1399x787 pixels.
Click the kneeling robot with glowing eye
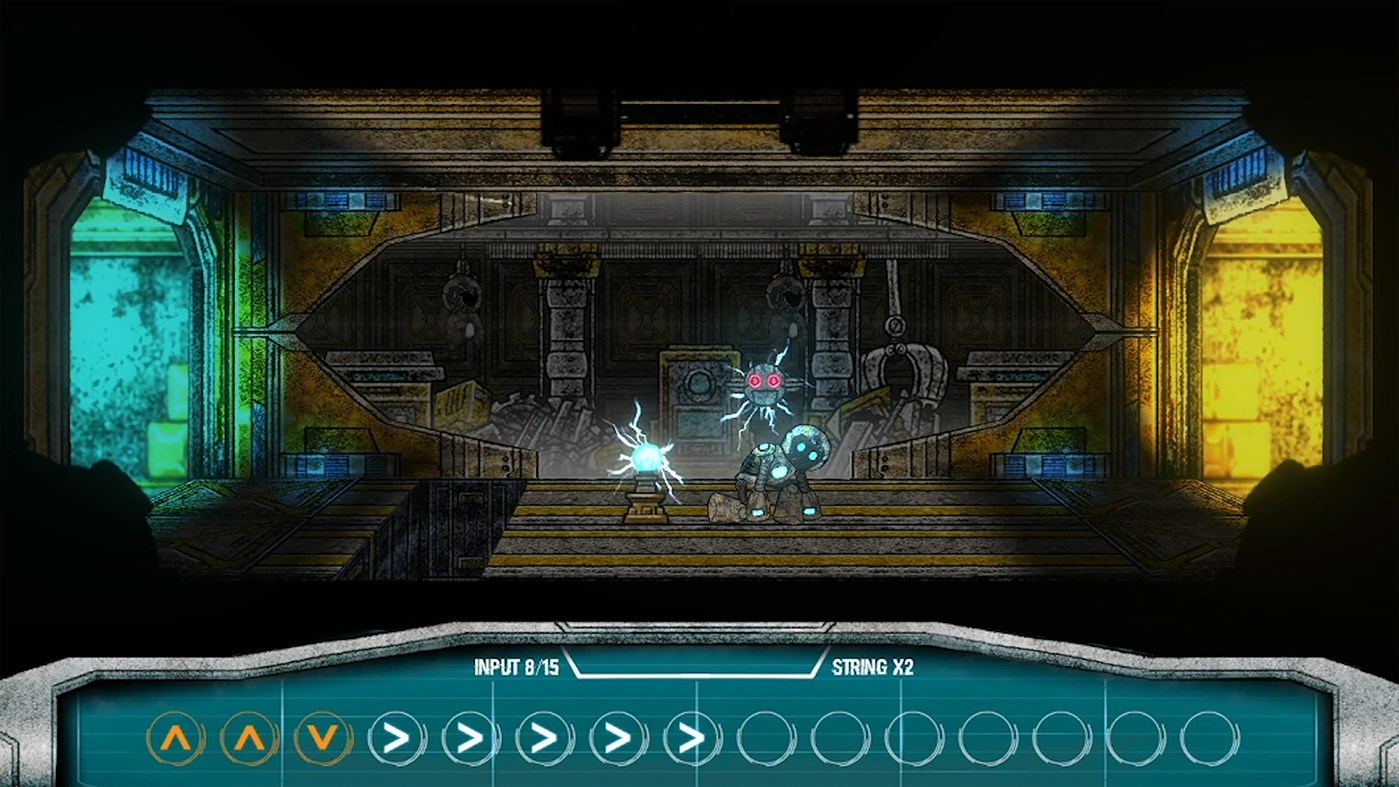790,470
